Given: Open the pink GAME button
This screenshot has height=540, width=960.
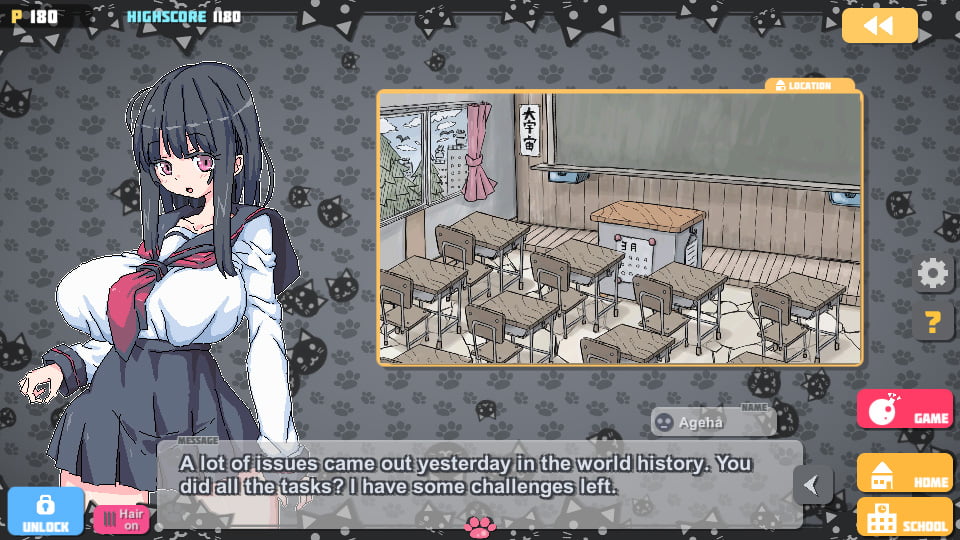Looking at the screenshot, I should [x=904, y=408].
